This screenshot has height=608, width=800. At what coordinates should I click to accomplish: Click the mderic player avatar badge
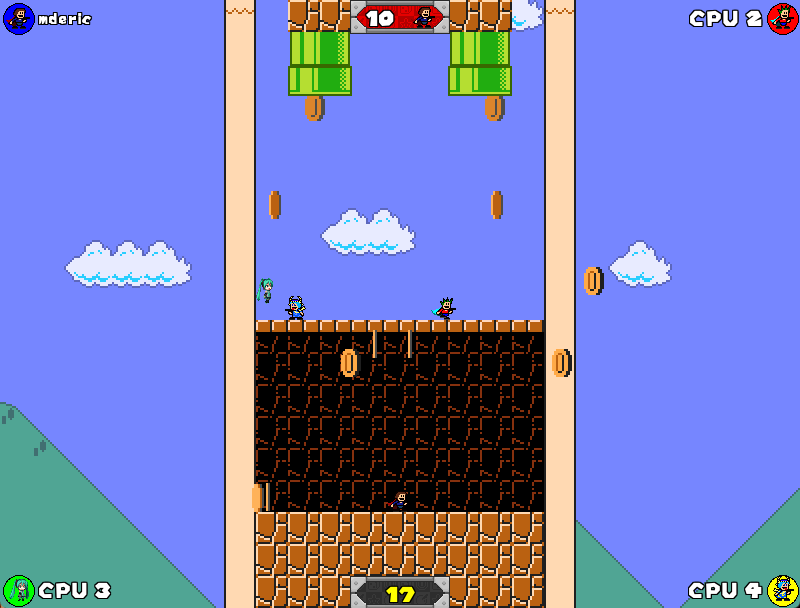(x=19, y=18)
